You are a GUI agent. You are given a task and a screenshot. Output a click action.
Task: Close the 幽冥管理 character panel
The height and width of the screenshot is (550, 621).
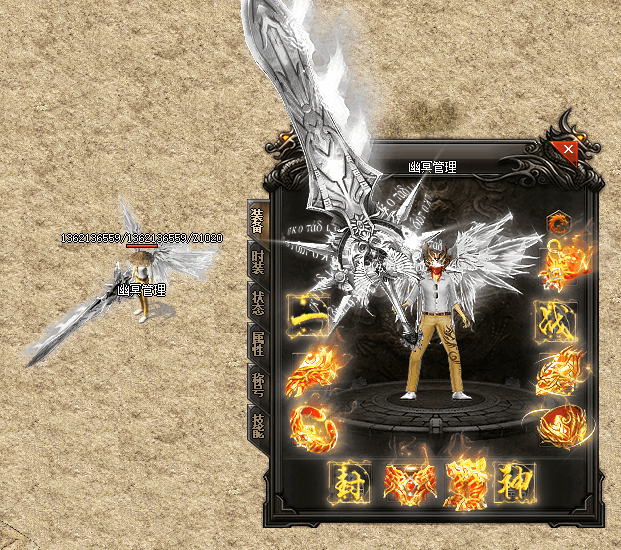pos(568,151)
